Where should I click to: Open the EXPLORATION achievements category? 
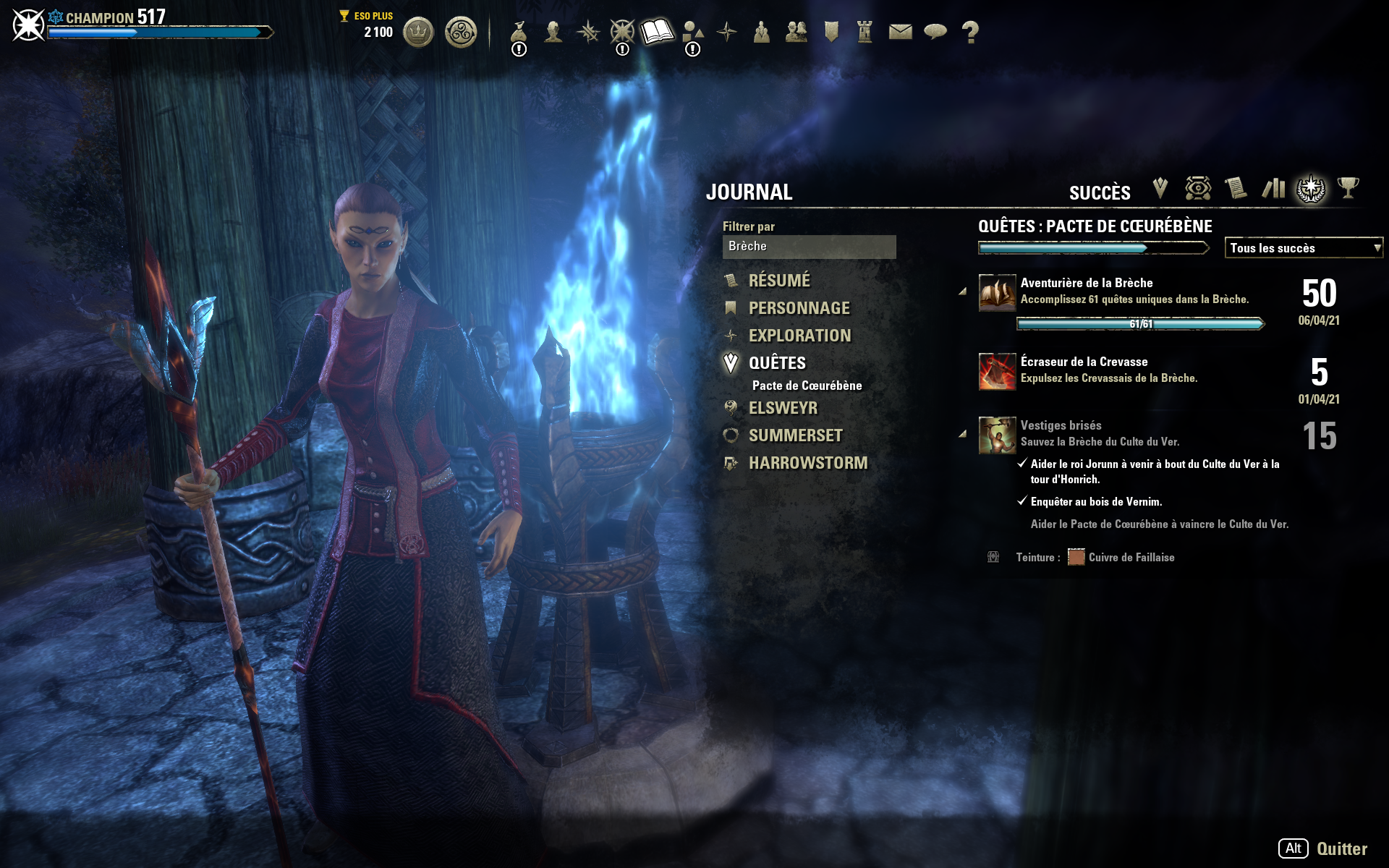pyautogui.click(x=799, y=336)
